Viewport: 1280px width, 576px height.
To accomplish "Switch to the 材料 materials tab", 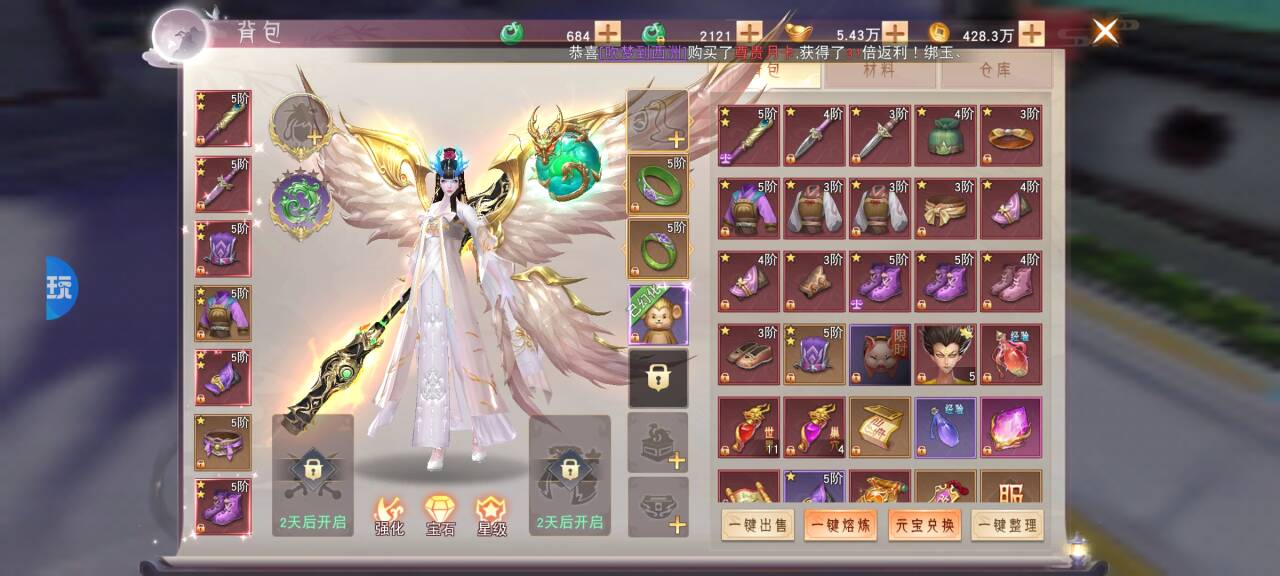I will tap(879, 71).
